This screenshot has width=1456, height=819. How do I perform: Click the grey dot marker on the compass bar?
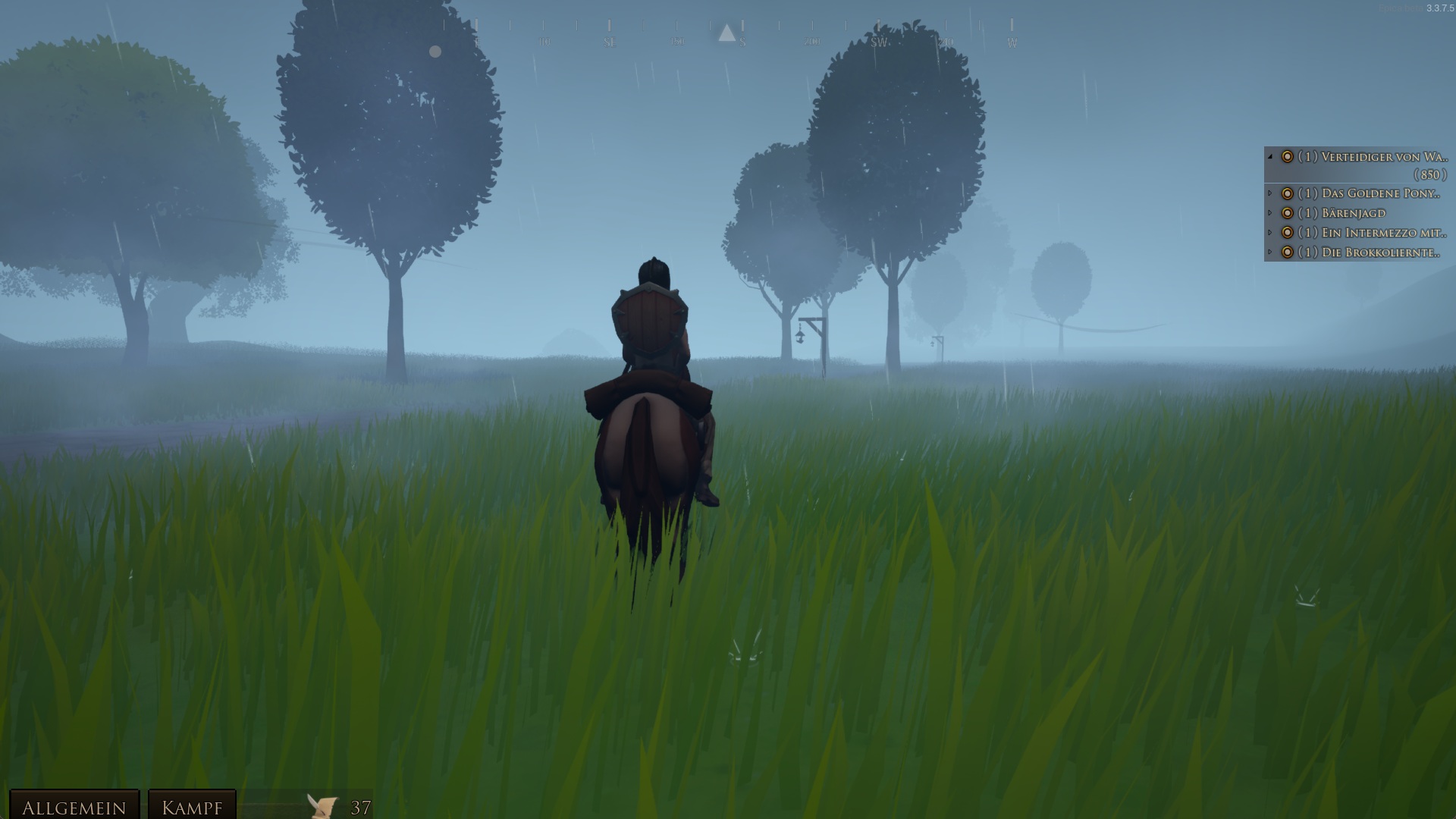[x=435, y=52]
